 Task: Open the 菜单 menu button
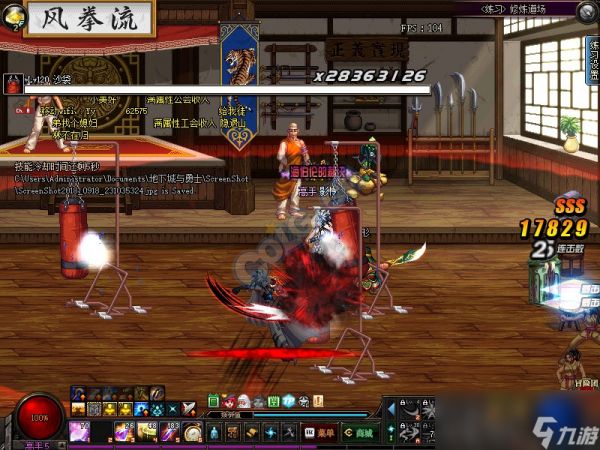click(322, 433)
